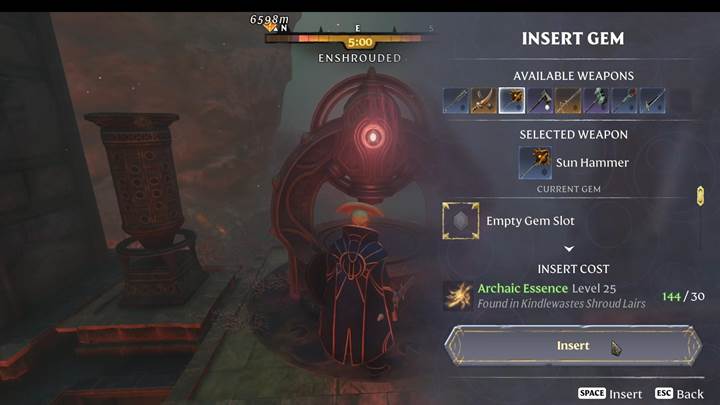
Task: Click the Insert button
Action: pyautogui.click(x=573, y=346)
